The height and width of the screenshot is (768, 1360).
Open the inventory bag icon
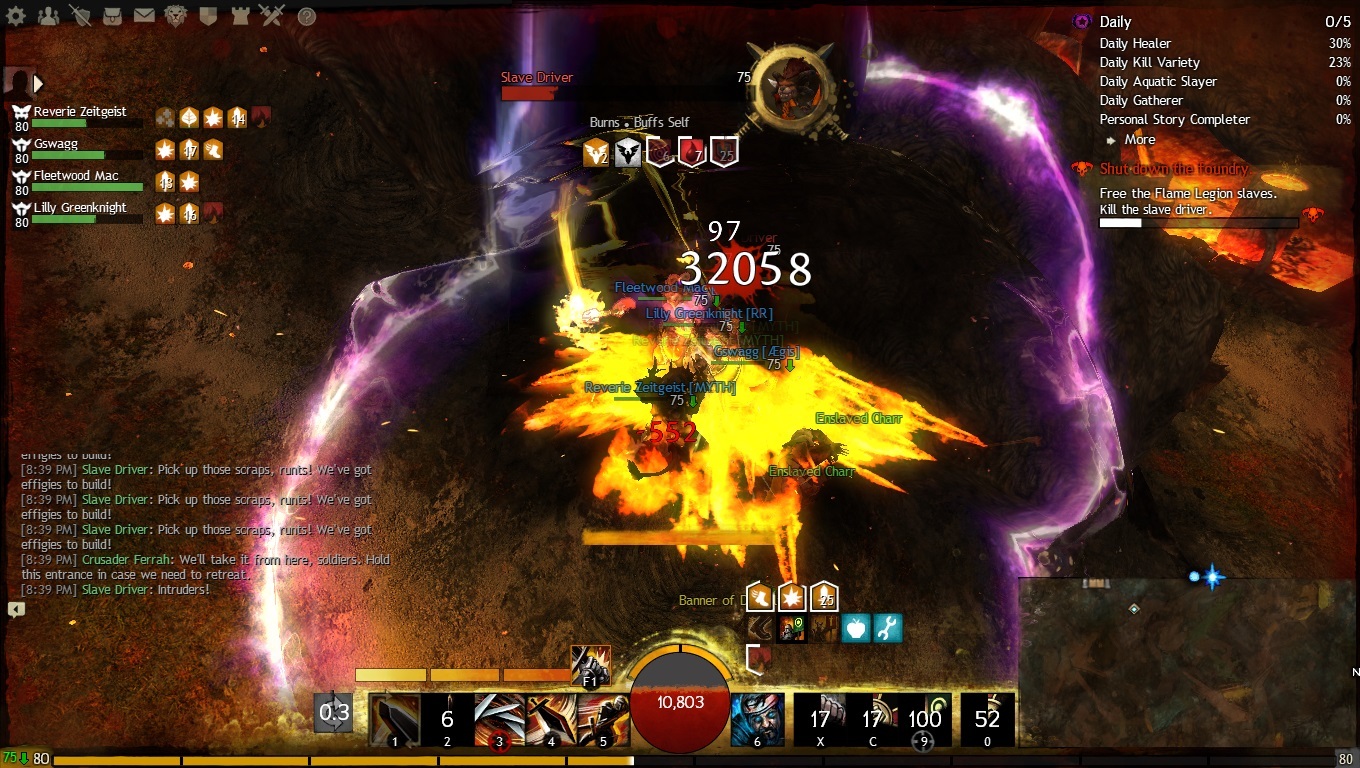click(112, 16)
